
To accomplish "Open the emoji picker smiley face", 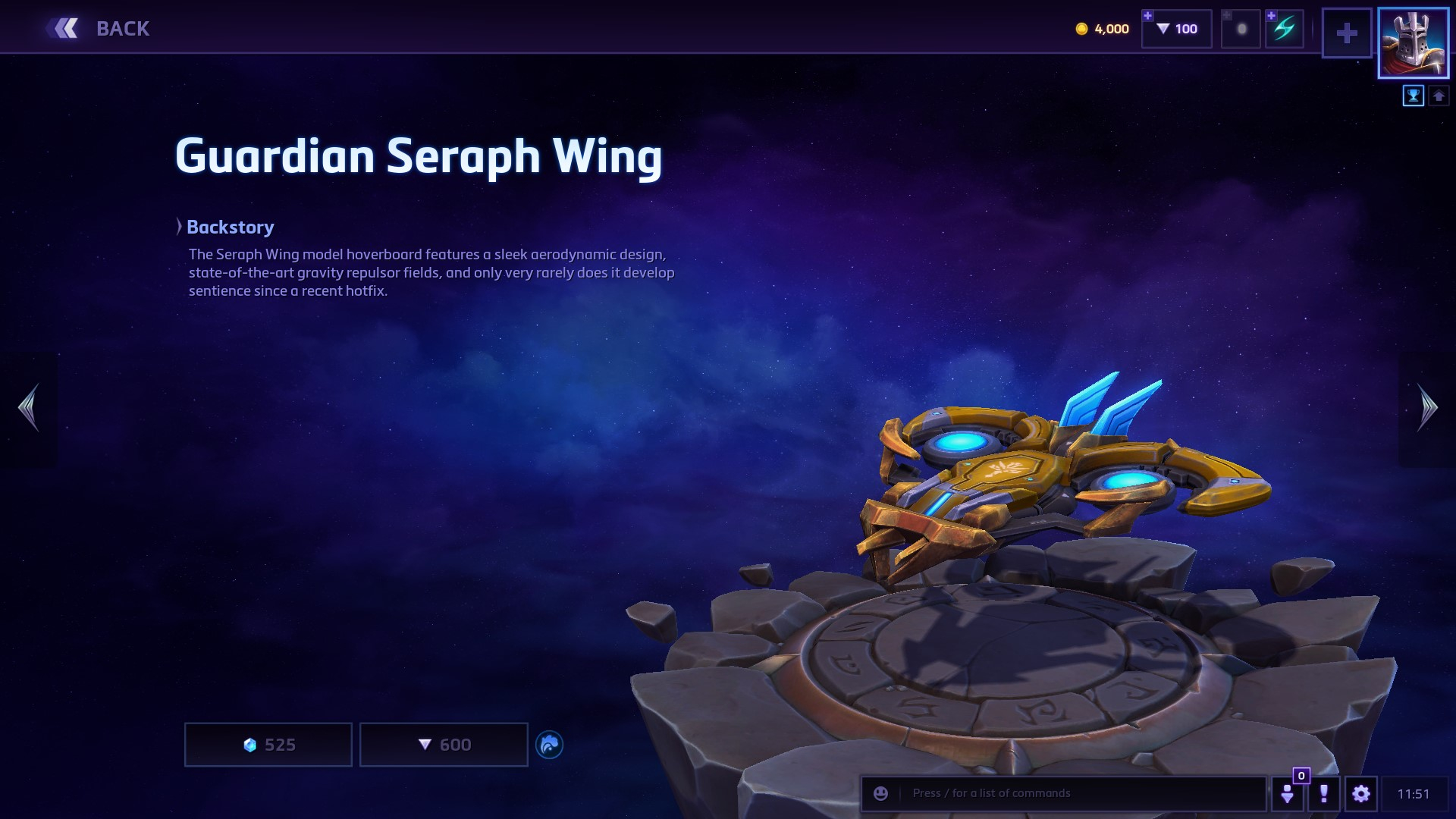I will 880,793.
